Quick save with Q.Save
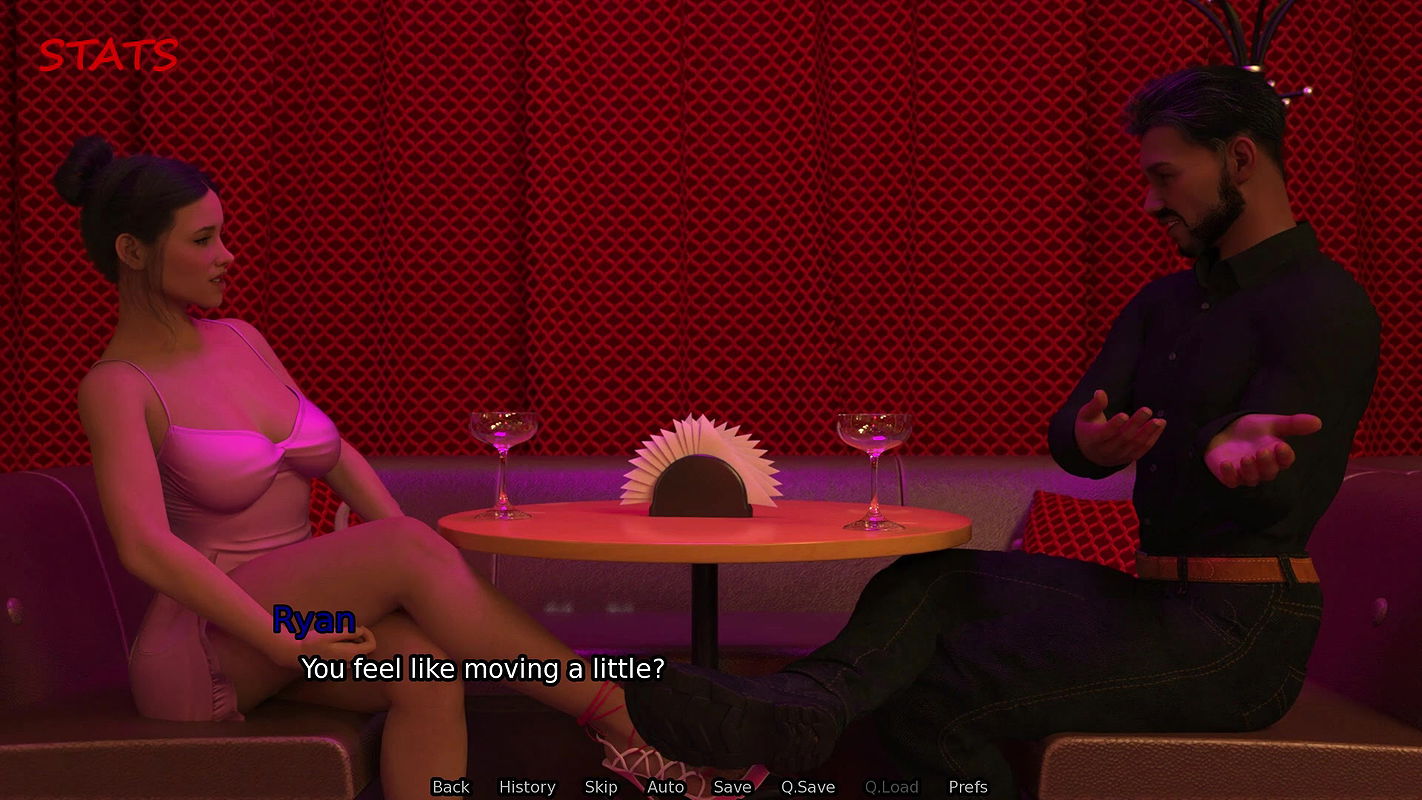The width and height of the screenshot is (1422, 800). (x=808, y=787)
